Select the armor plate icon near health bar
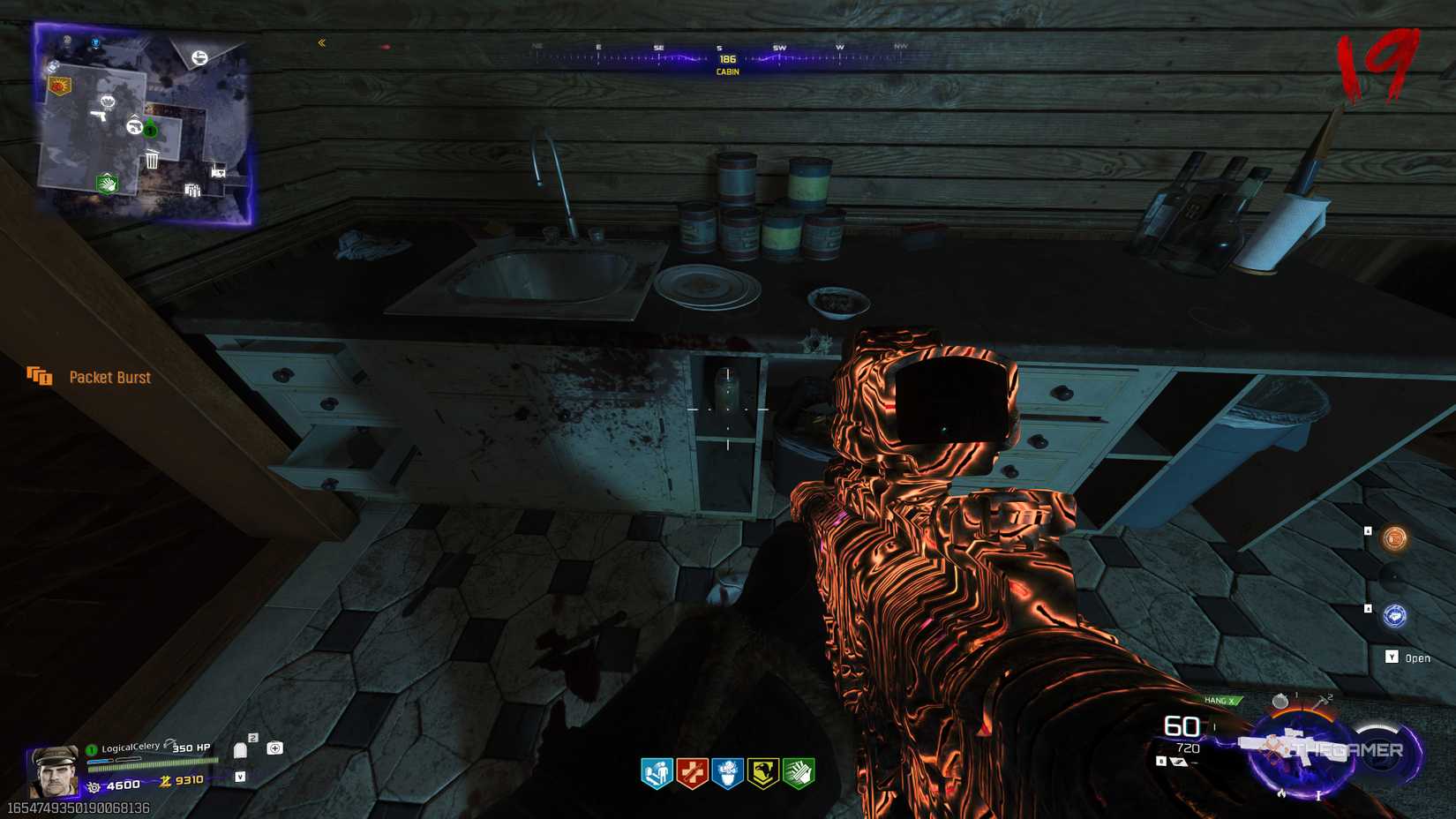 (240, 750)
